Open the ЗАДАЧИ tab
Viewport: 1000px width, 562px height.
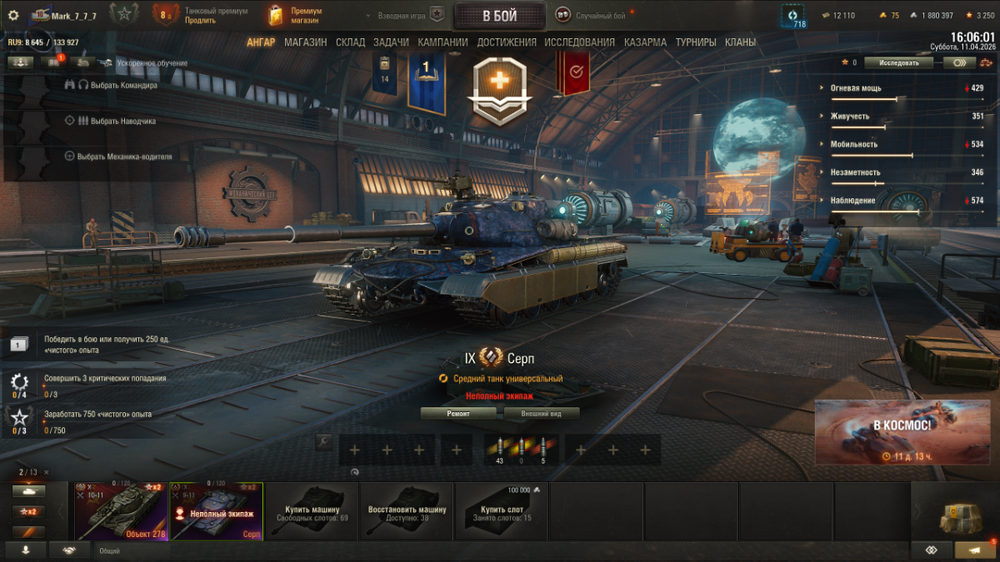(391, 42)
